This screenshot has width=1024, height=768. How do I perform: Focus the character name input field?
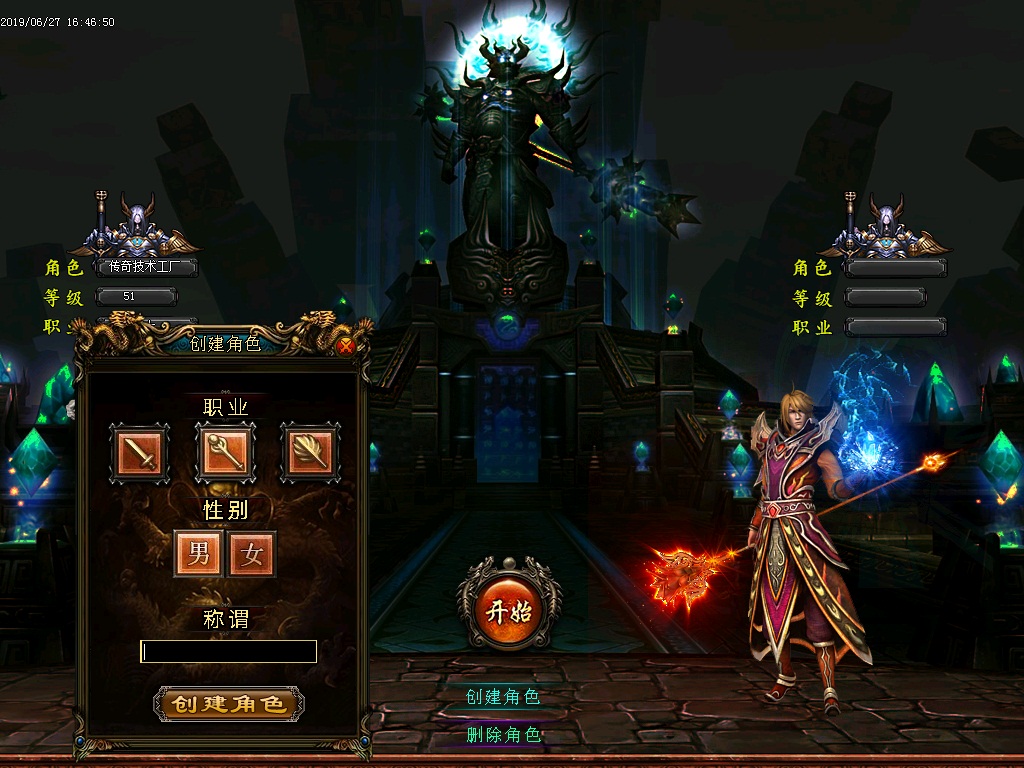pyautogui.click(x=229, y=652)
